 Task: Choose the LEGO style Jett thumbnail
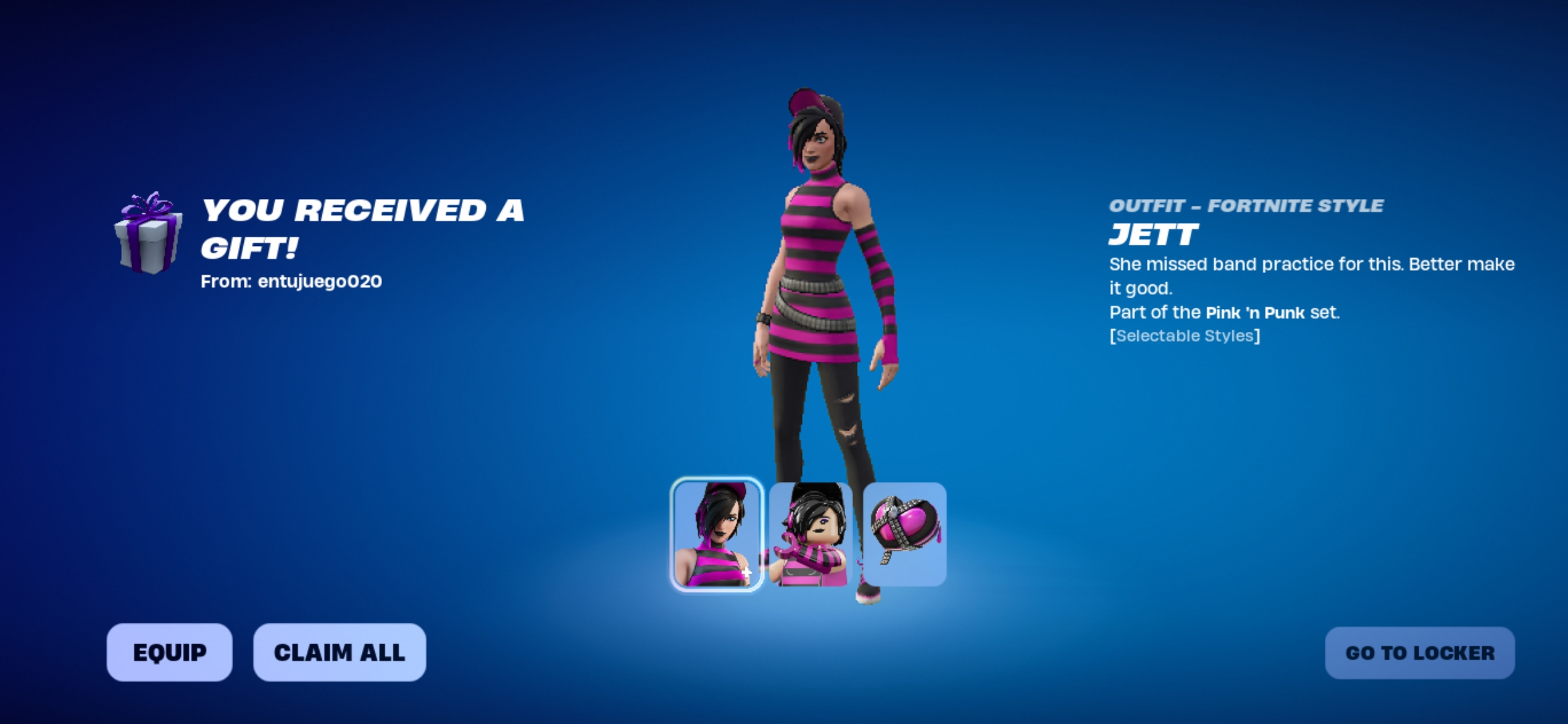pyautogui.click(x=811, y=534)
